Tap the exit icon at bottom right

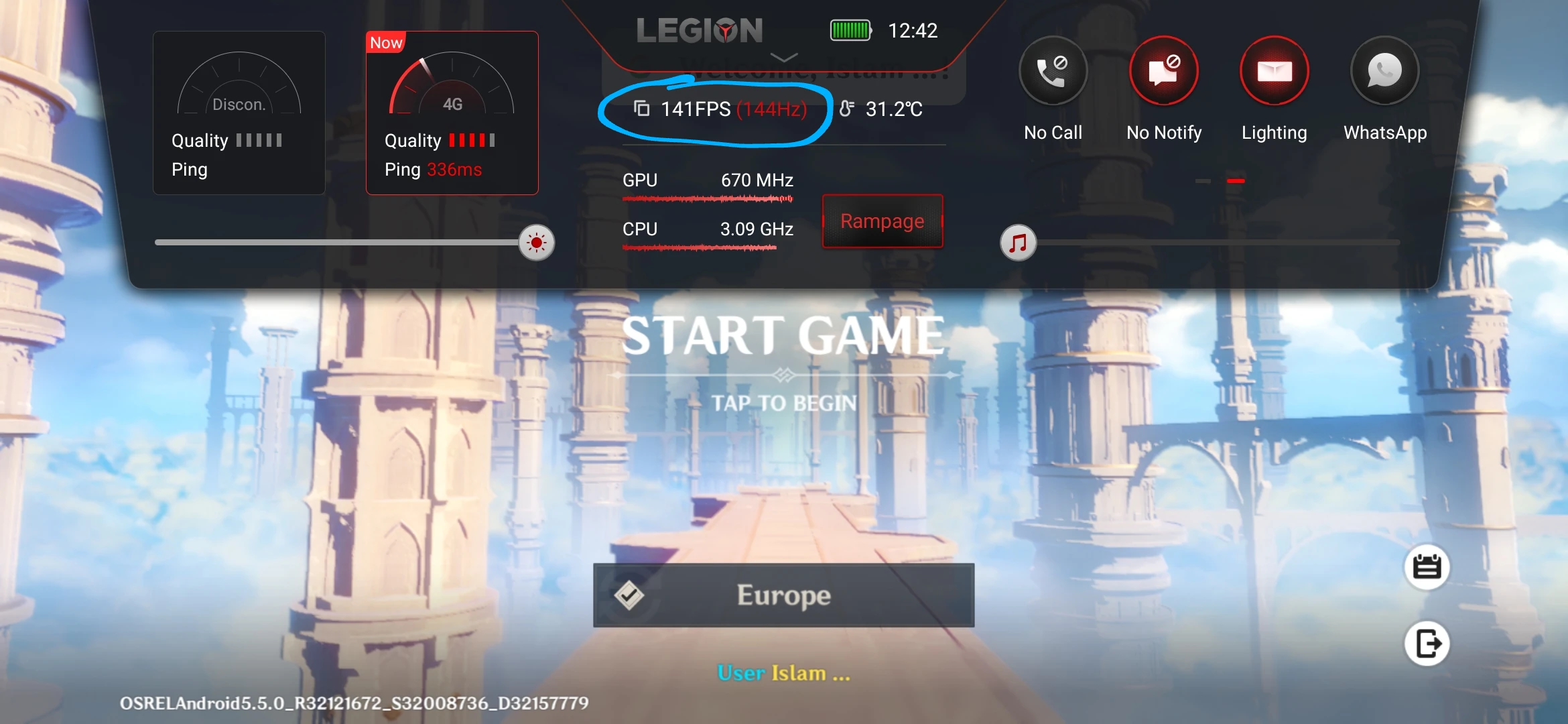point(1426,642)
